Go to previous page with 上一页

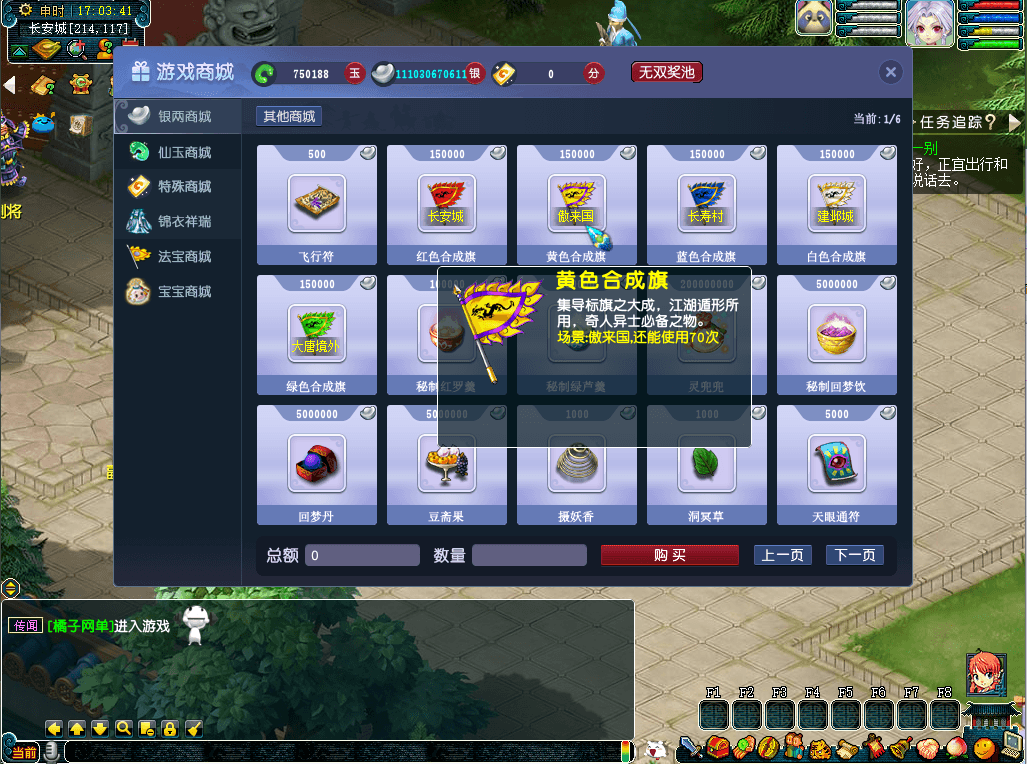click(x=782, y=555)
